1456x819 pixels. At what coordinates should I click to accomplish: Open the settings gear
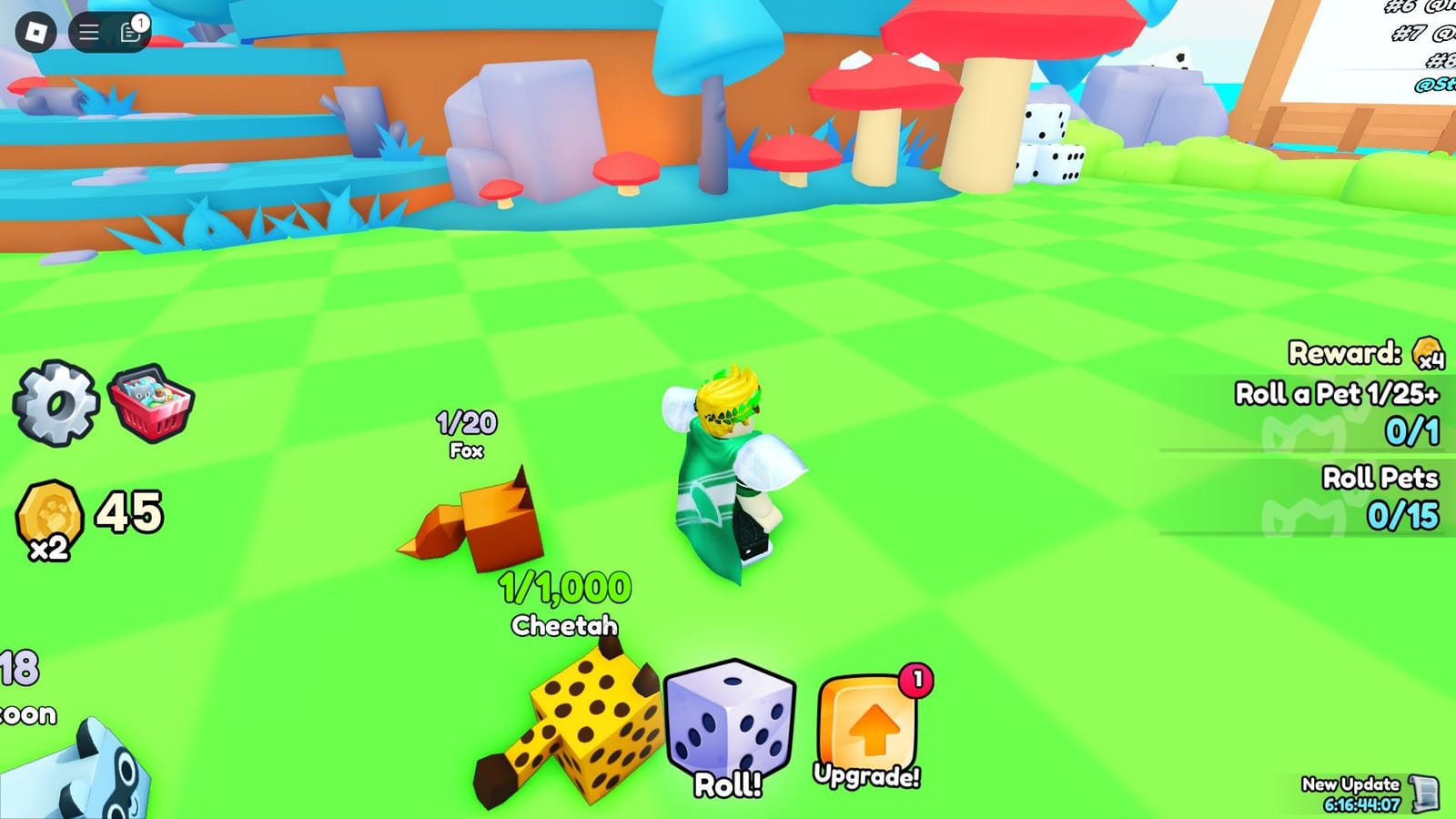tap(55, 405)
